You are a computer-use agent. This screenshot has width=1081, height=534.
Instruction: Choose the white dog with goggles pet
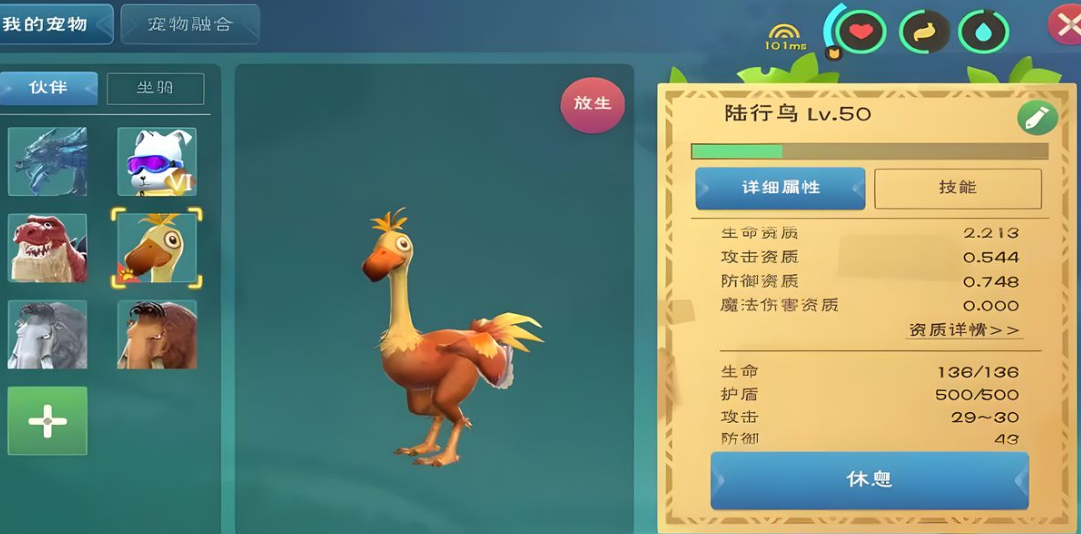[x=157, y=161]
